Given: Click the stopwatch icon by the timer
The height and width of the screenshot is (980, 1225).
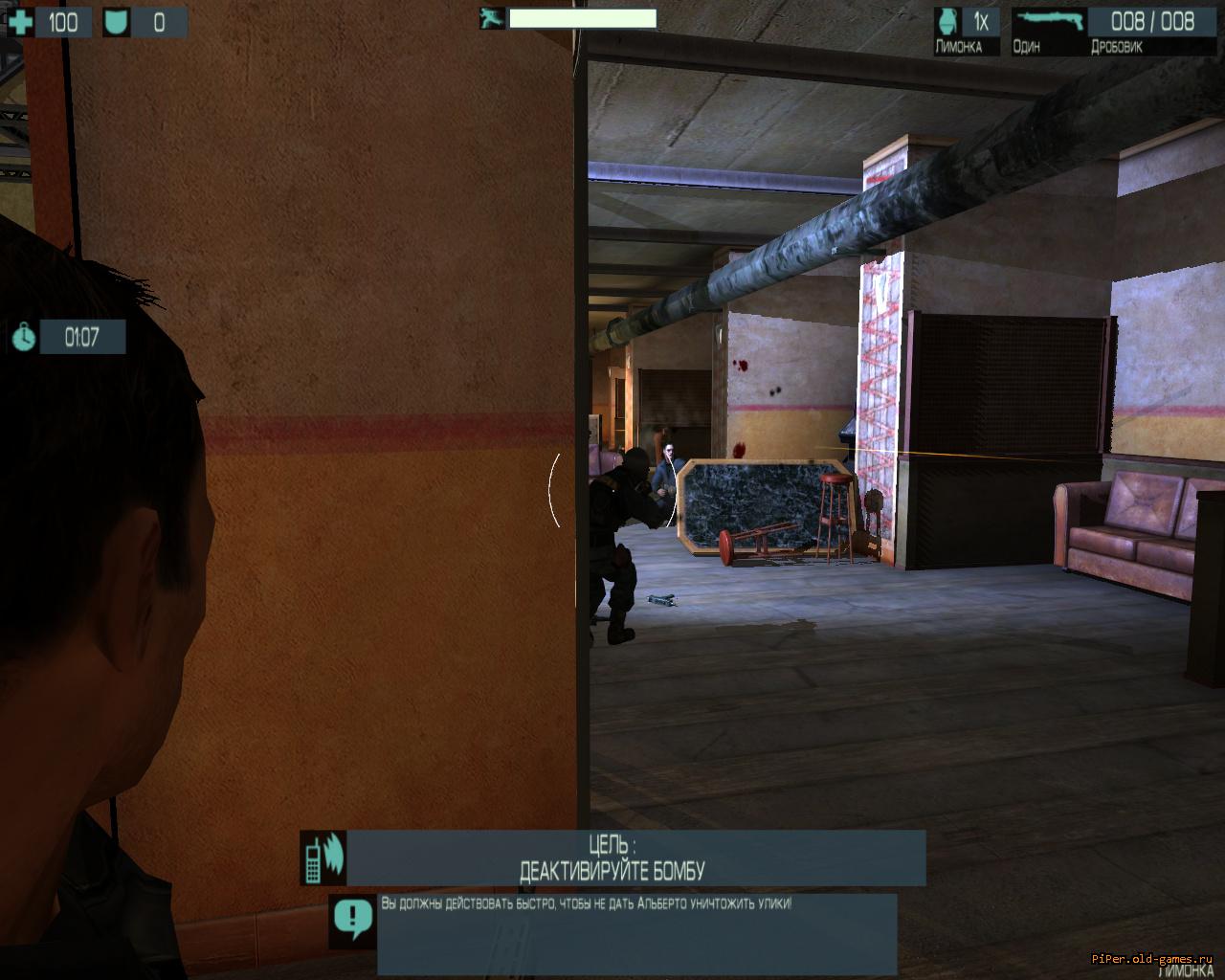Looking at the screenshot, I should (24, 337).
